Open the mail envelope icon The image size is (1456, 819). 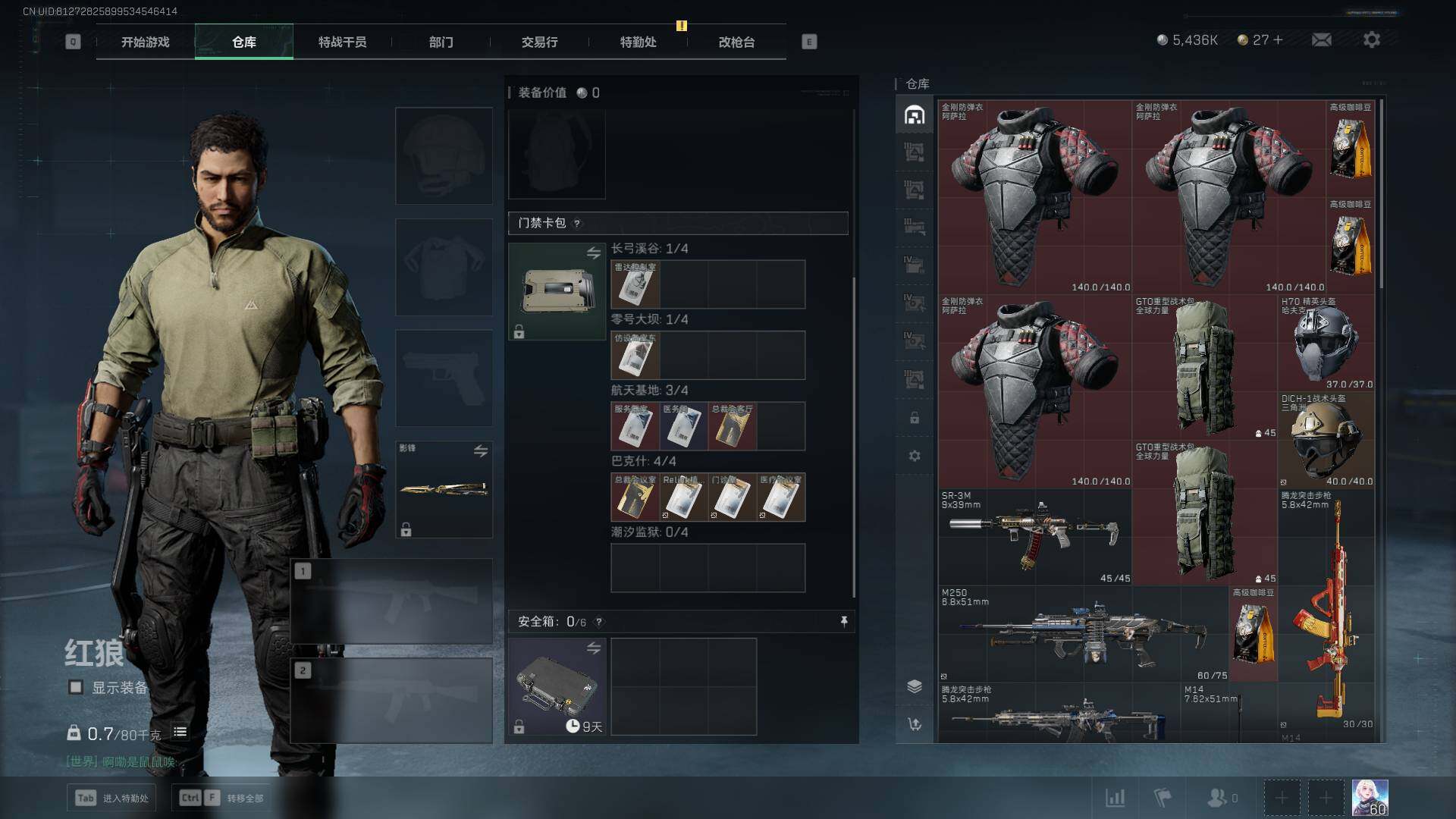pyautogui.click(x=1321, y=39)
